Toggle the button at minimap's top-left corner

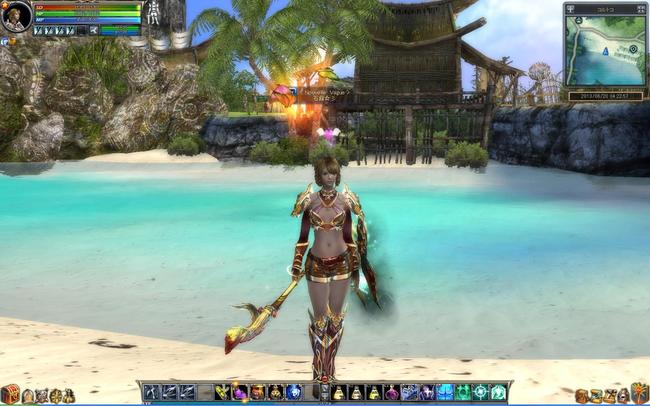point(570,8)
